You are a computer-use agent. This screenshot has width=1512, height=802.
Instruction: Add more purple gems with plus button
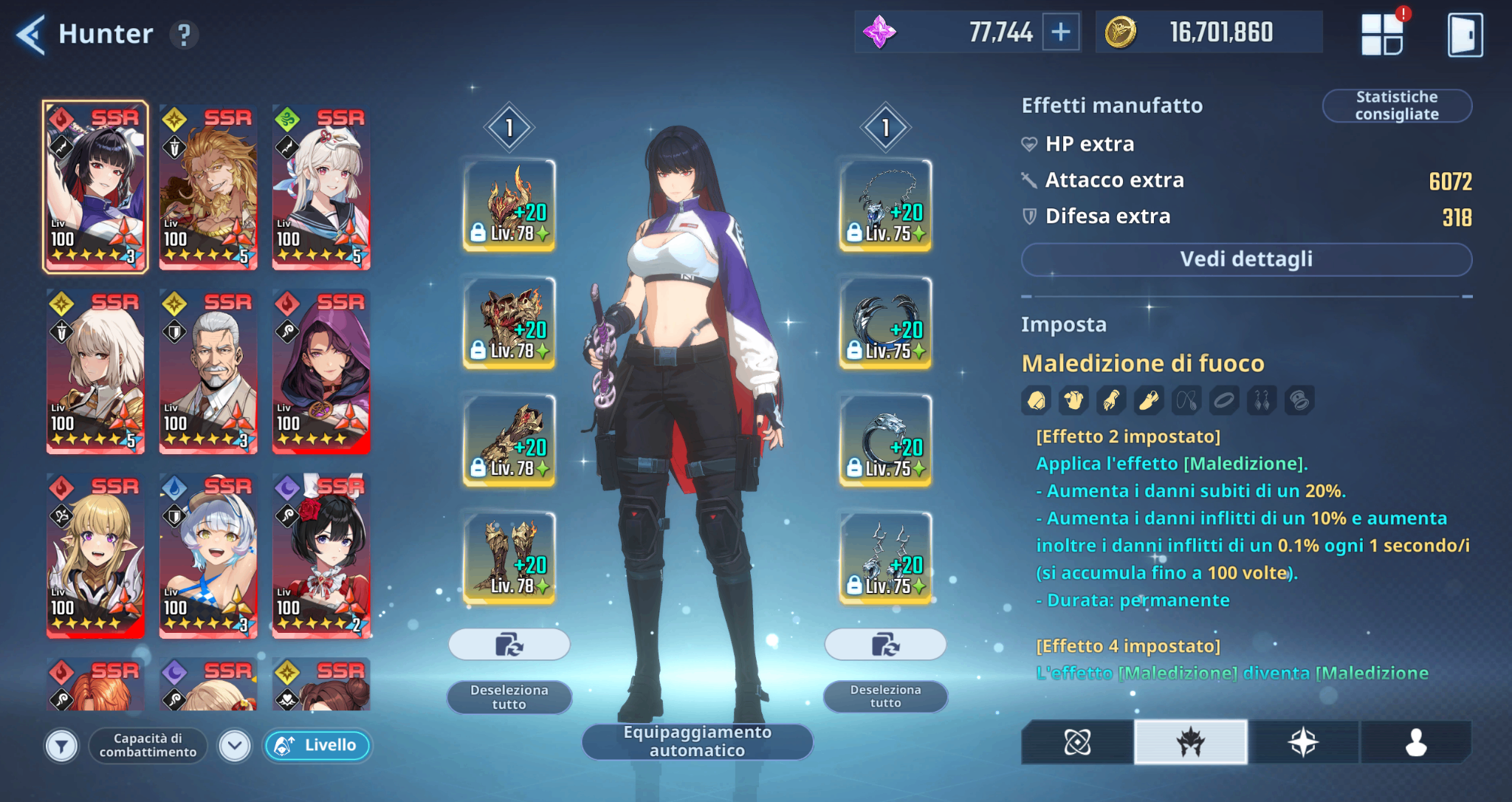click(1061, 32)
